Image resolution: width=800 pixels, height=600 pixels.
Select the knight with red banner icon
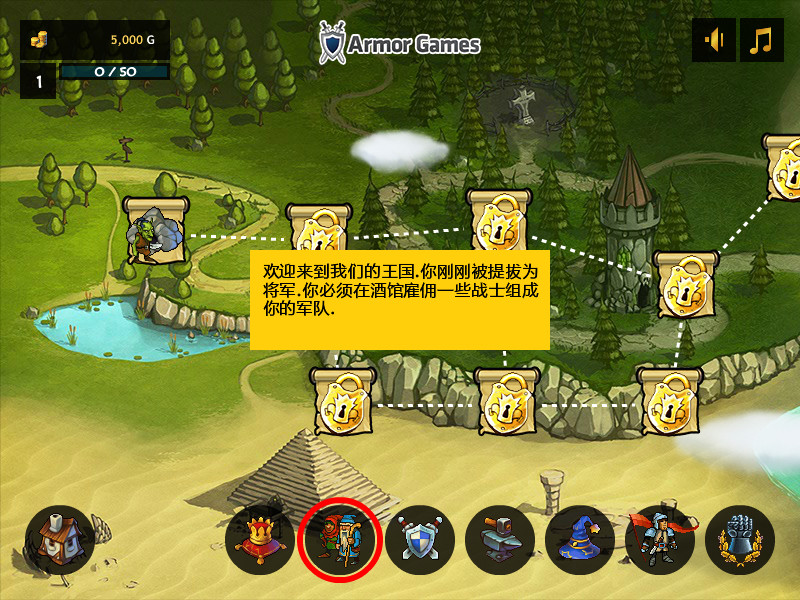660,540
